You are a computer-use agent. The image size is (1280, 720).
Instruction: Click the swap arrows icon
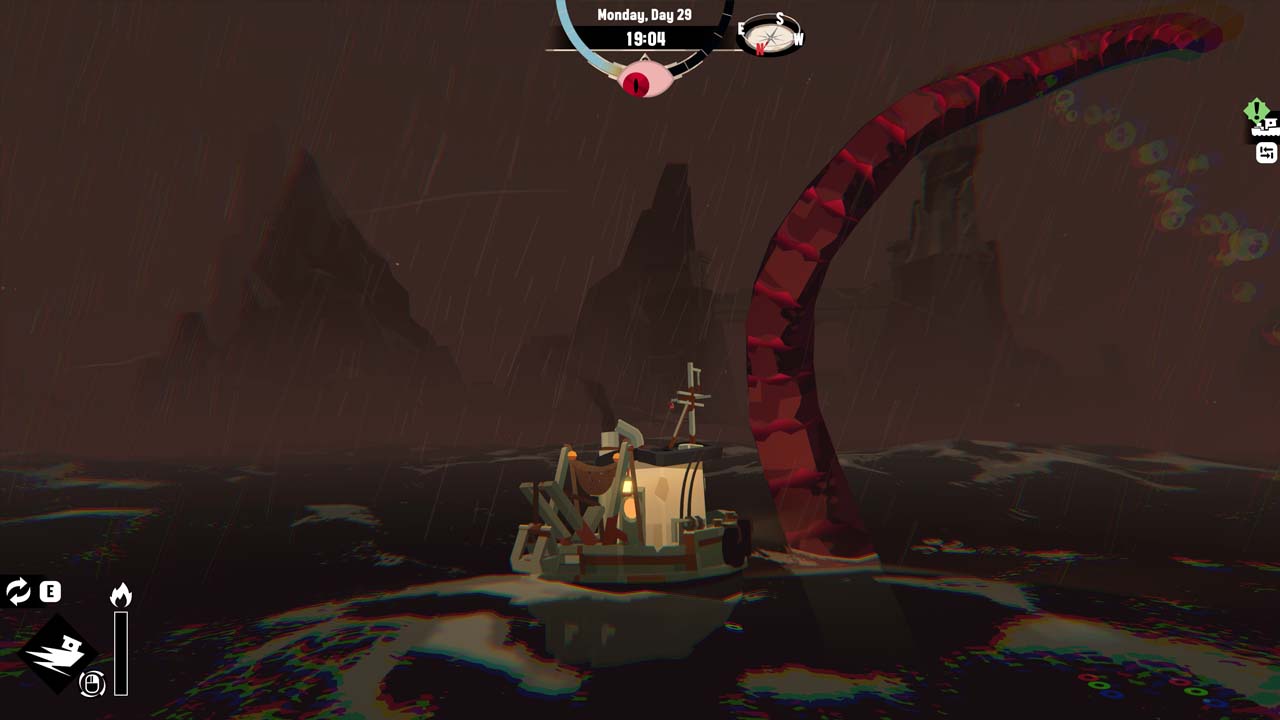(1267, 153)
